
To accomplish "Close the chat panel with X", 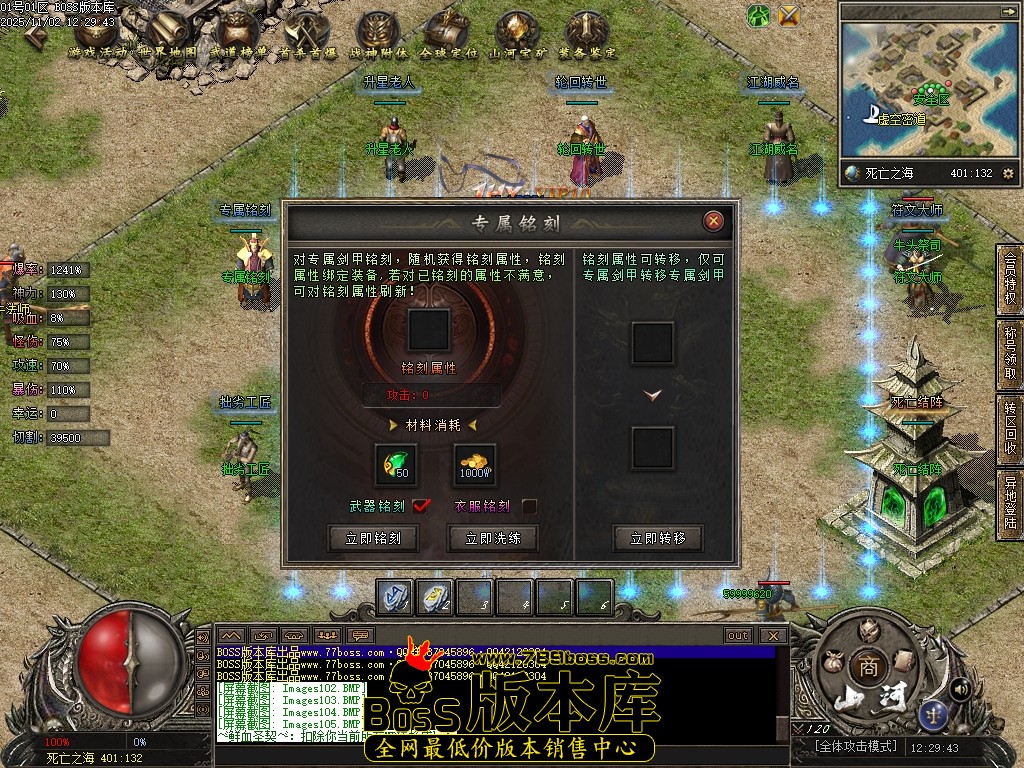I will [x=772, y=635].
